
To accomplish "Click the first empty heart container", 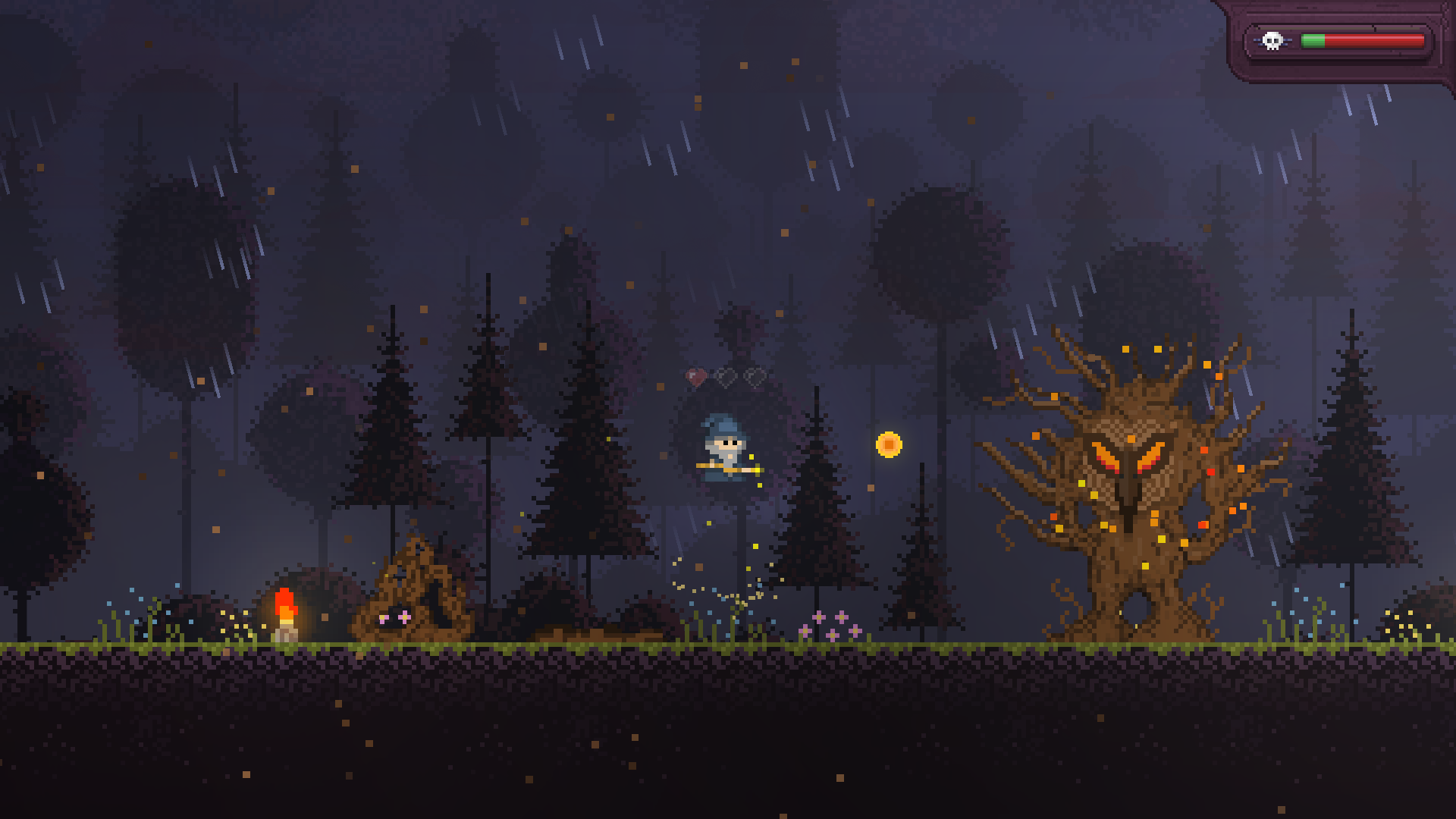I will 725,377.
